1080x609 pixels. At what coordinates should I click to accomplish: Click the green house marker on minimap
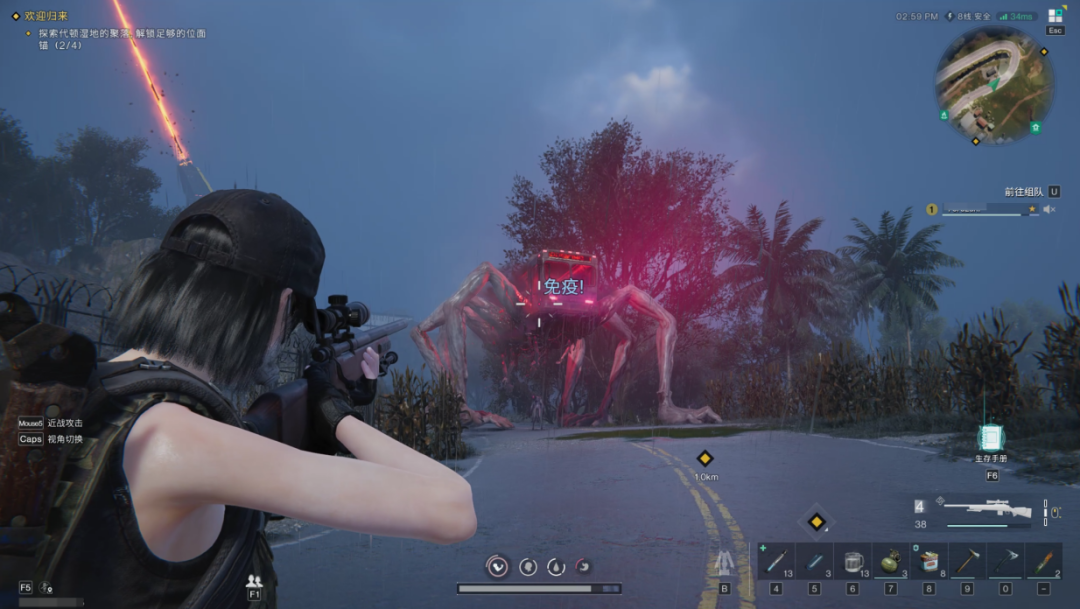point(1035,127)
